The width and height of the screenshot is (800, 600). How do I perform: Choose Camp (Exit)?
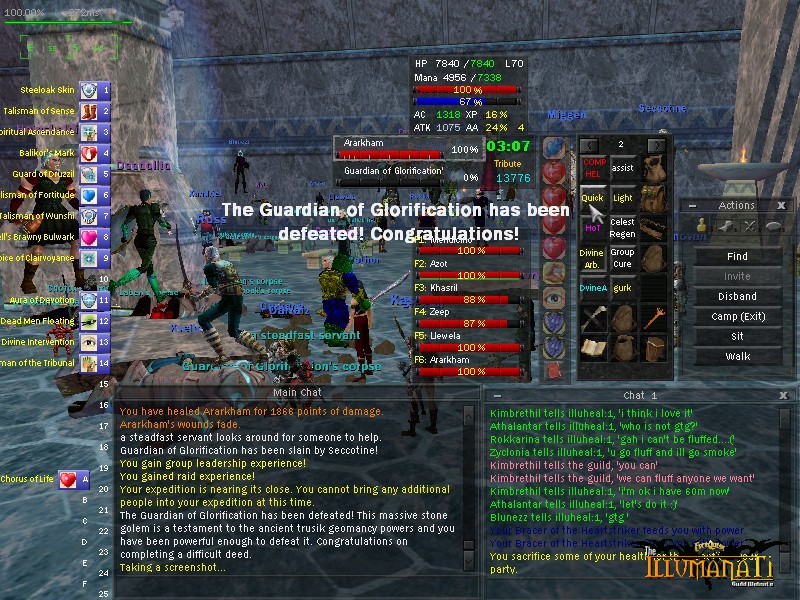(x=737, y=317)
